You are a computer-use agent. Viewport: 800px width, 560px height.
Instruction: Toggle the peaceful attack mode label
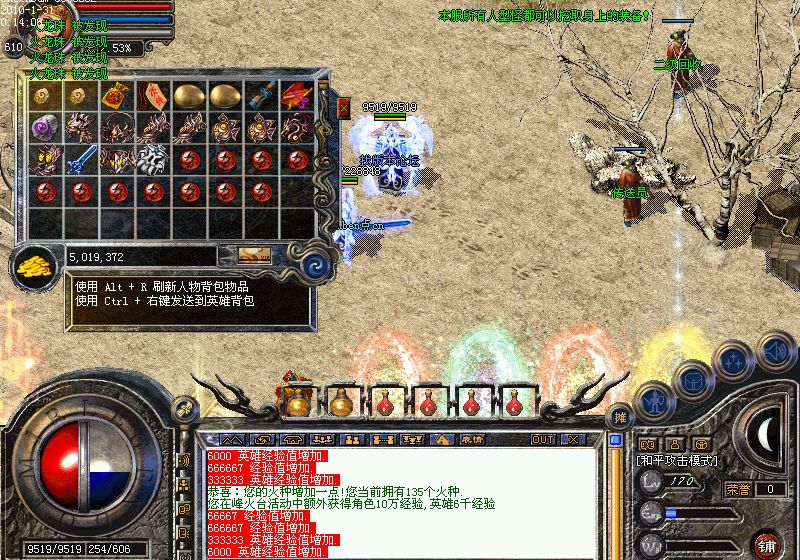[677, 461]
